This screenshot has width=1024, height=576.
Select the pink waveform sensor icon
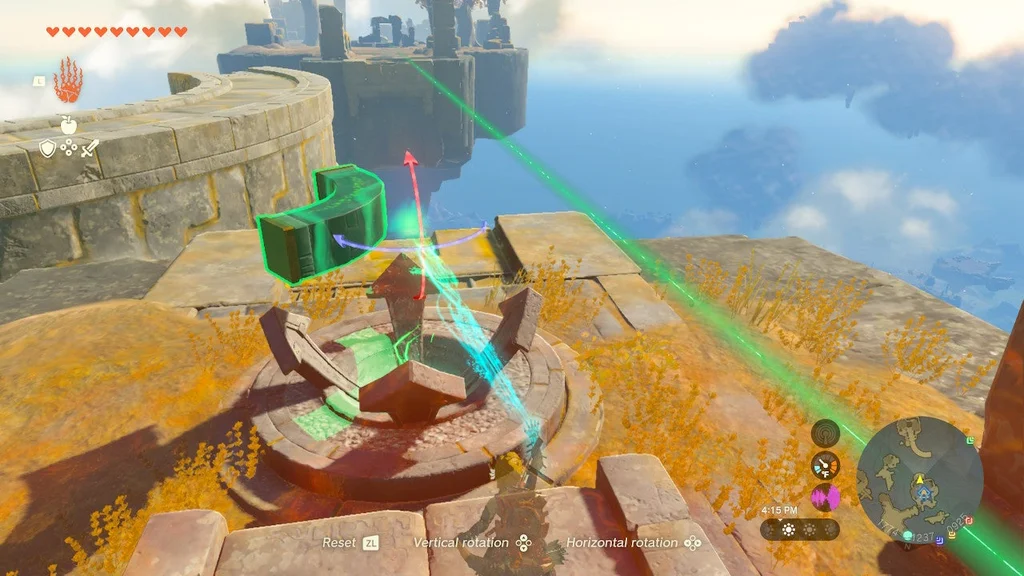click(x=825, y=497)
